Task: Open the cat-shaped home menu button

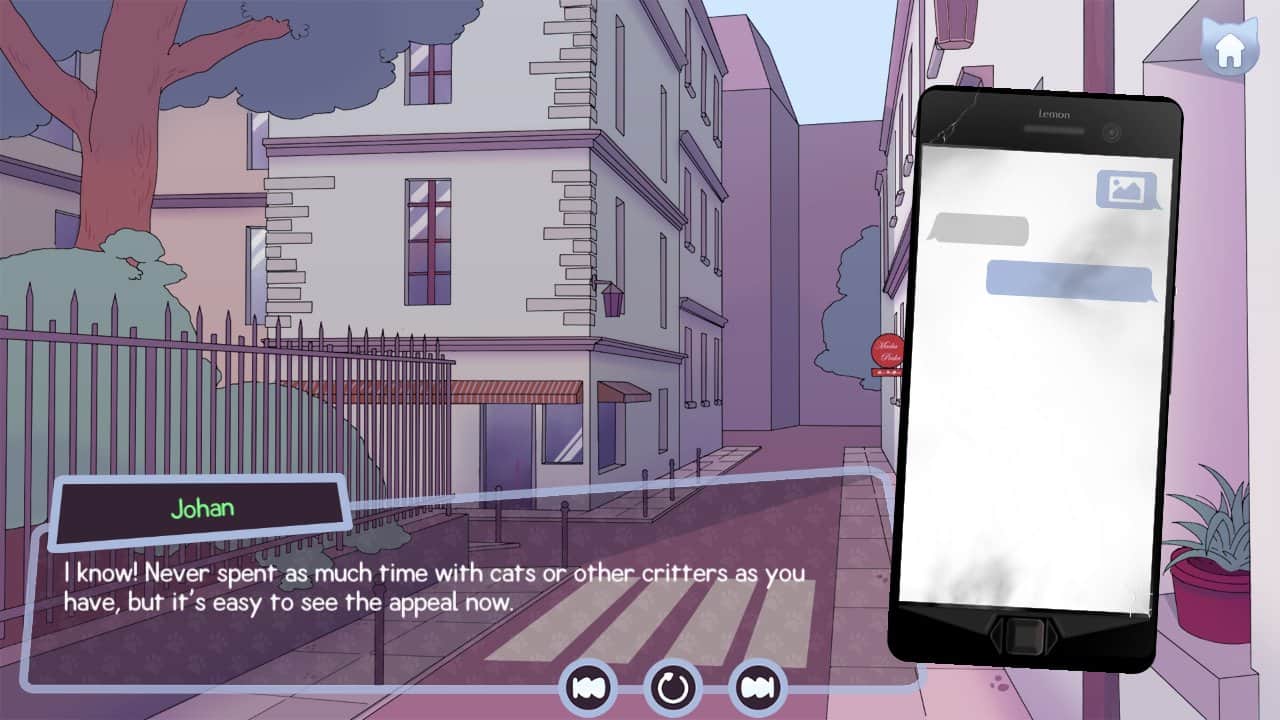Action: pyautogui.click(x=1229, y=47)
